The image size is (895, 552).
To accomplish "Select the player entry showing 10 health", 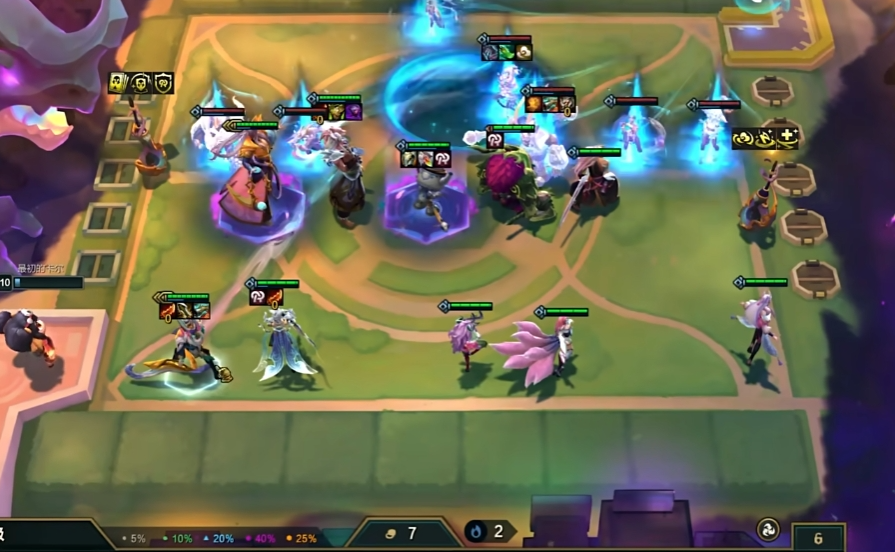I will pyautogui.click(x=42, y=282).
